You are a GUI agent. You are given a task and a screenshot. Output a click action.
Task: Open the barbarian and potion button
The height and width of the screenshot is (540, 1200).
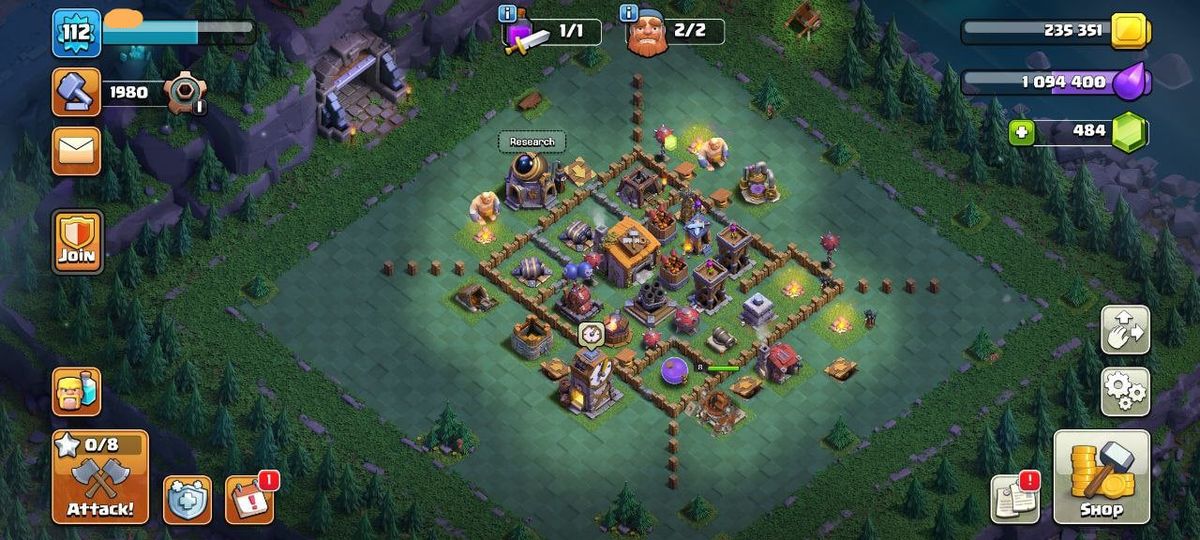[x=76, y=391]
